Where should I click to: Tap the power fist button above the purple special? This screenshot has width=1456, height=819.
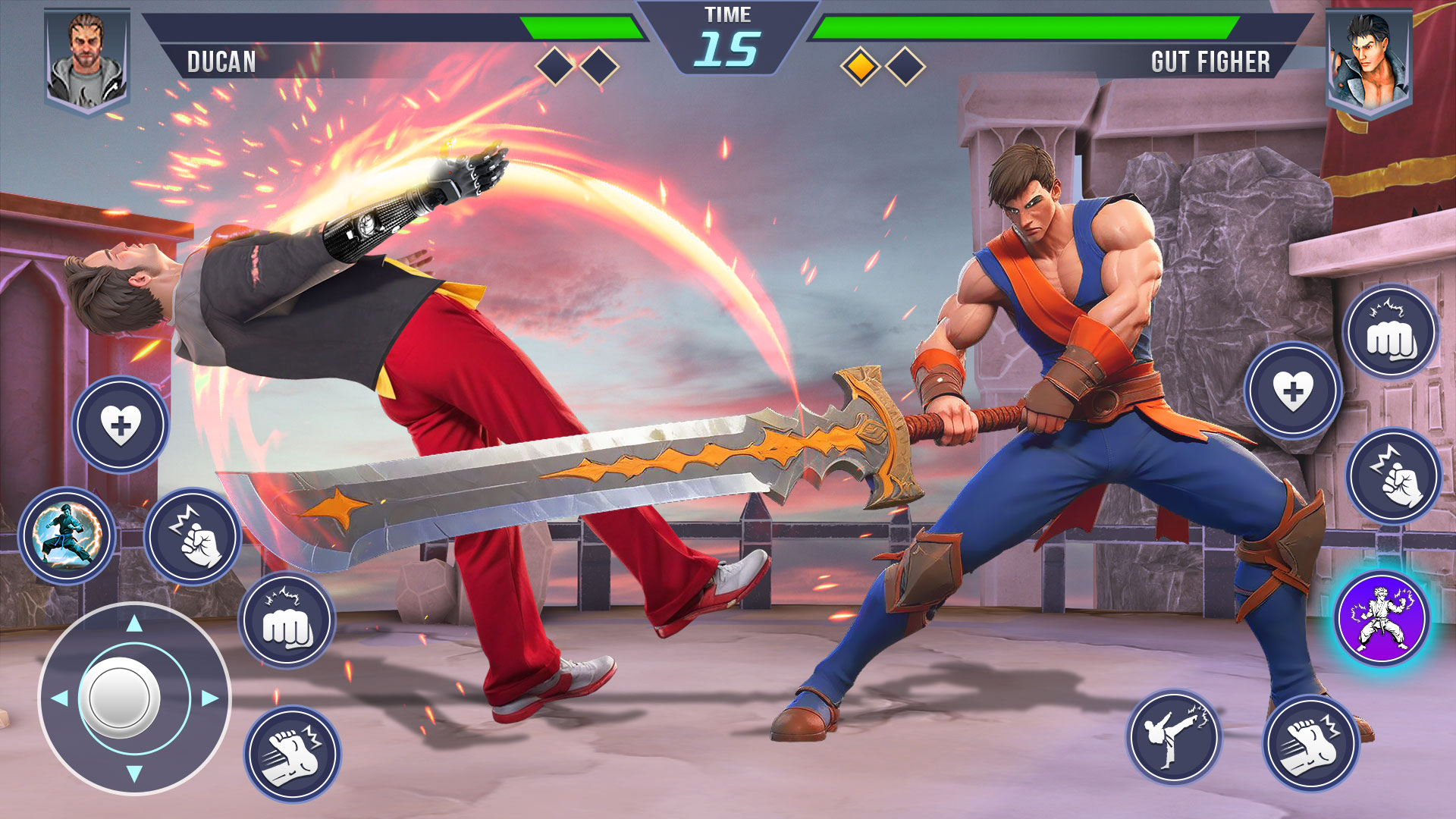1393,475
